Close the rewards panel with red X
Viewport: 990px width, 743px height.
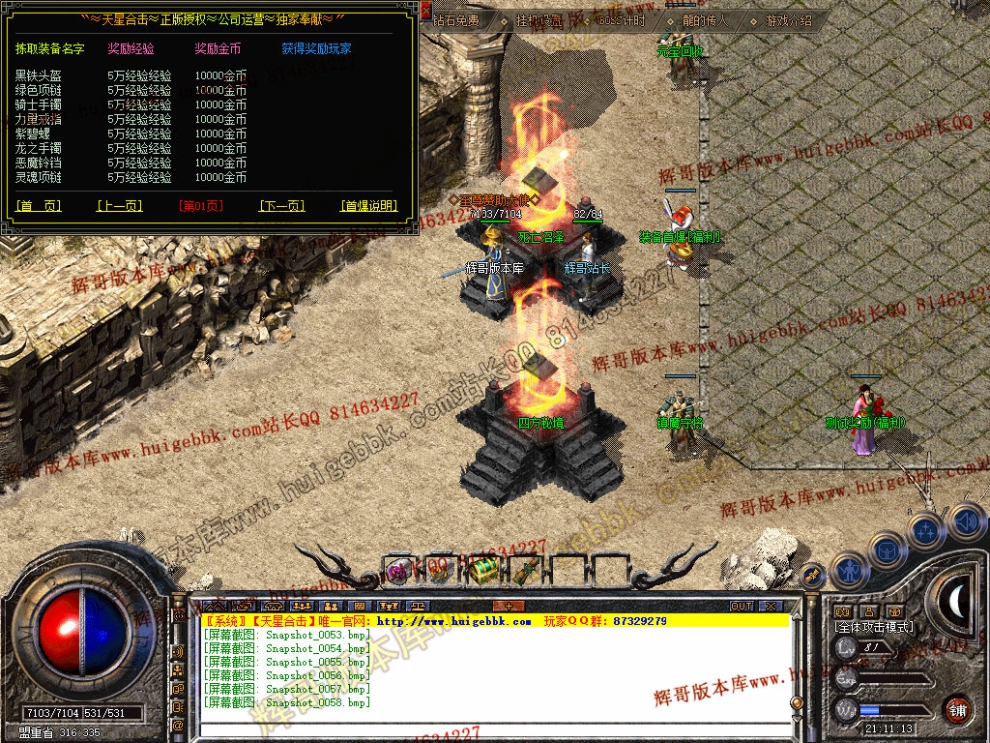tap(427, 11)
